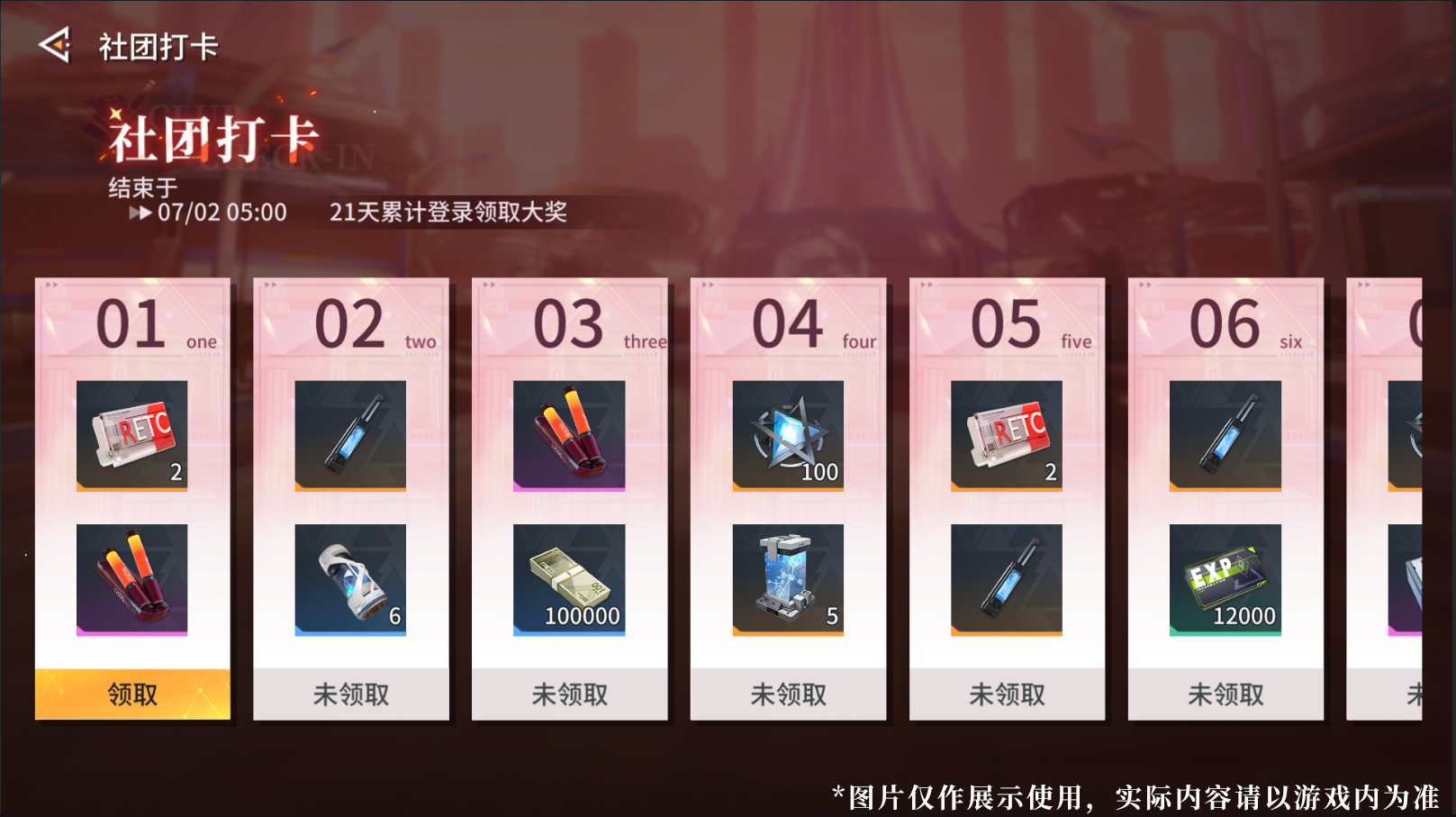View the 100000 currency stack on Day 03

coord(570,580)
